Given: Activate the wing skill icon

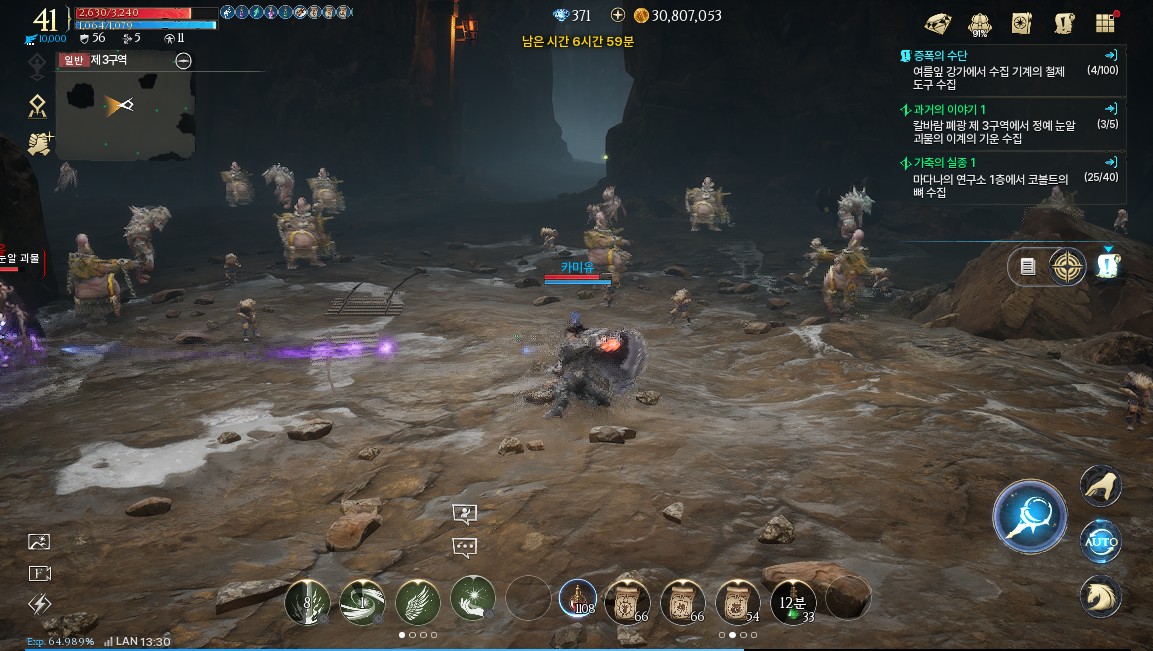Looking at the screenshot, I should pyautogui.click(x=417, y=599).
